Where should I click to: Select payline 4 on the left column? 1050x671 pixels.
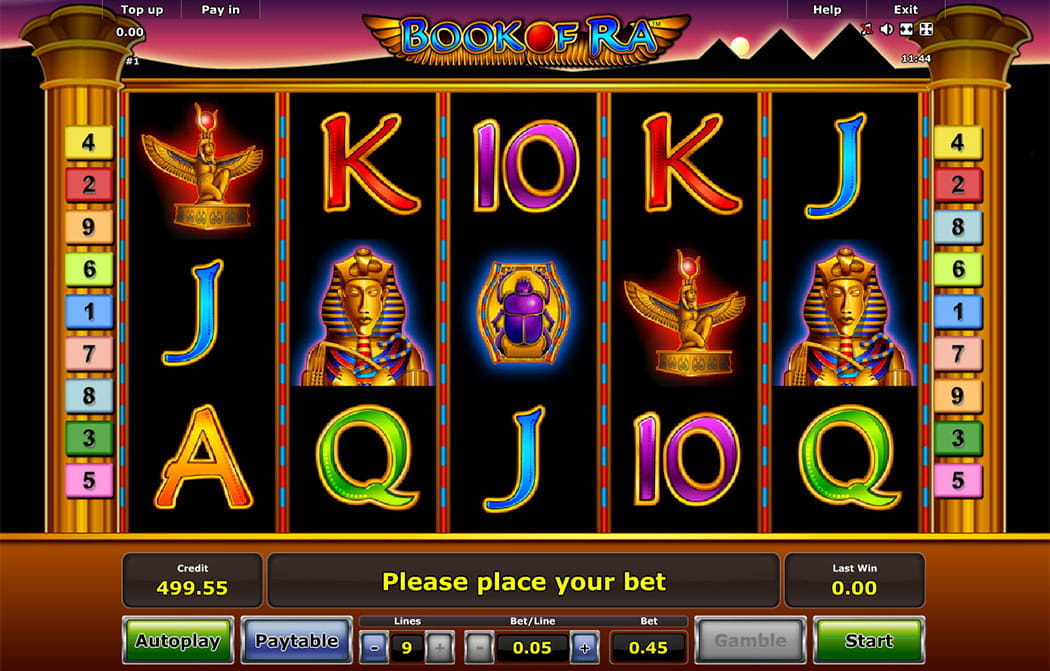[89, 142]
